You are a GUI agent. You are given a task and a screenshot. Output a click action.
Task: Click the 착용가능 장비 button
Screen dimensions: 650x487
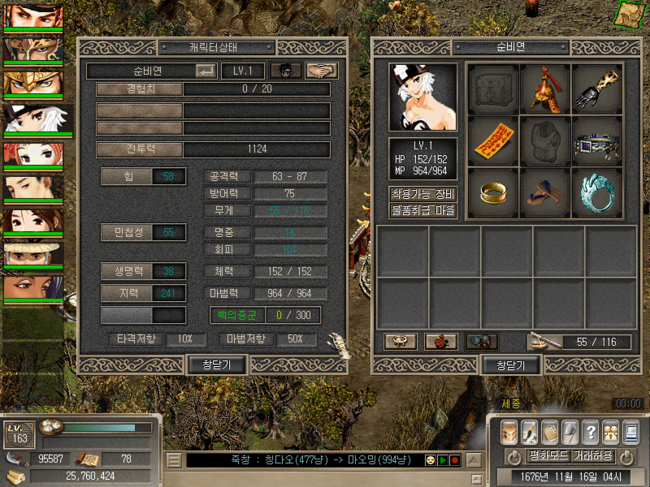click(x=422, y=194)
